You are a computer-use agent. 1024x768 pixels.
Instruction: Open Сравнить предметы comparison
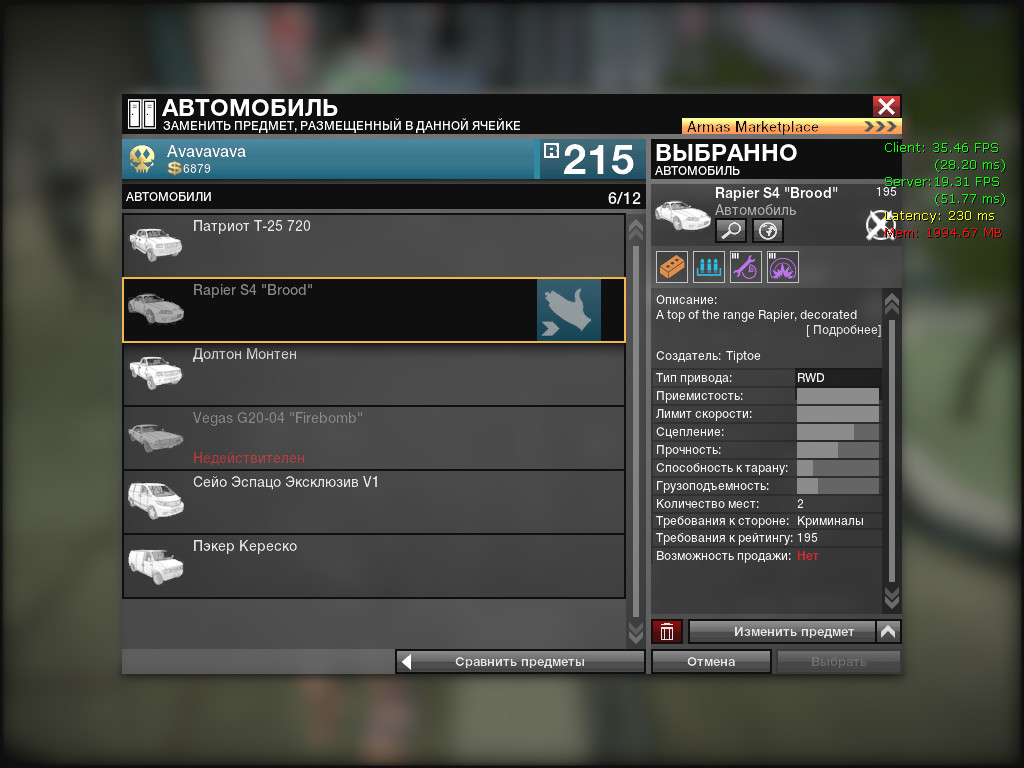(520, 661)
